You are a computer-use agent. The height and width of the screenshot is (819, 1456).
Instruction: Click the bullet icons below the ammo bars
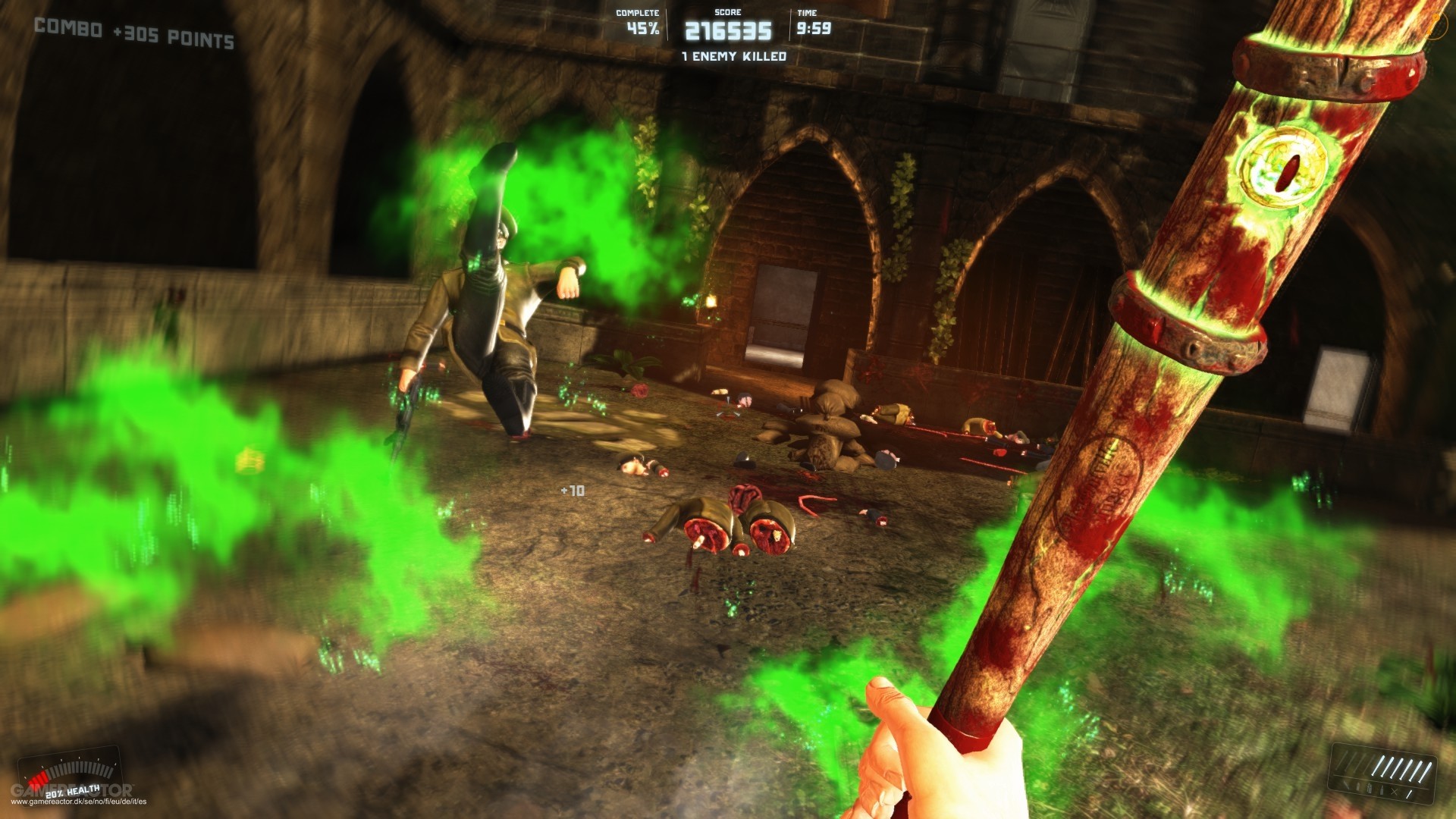click(1370, 789)
